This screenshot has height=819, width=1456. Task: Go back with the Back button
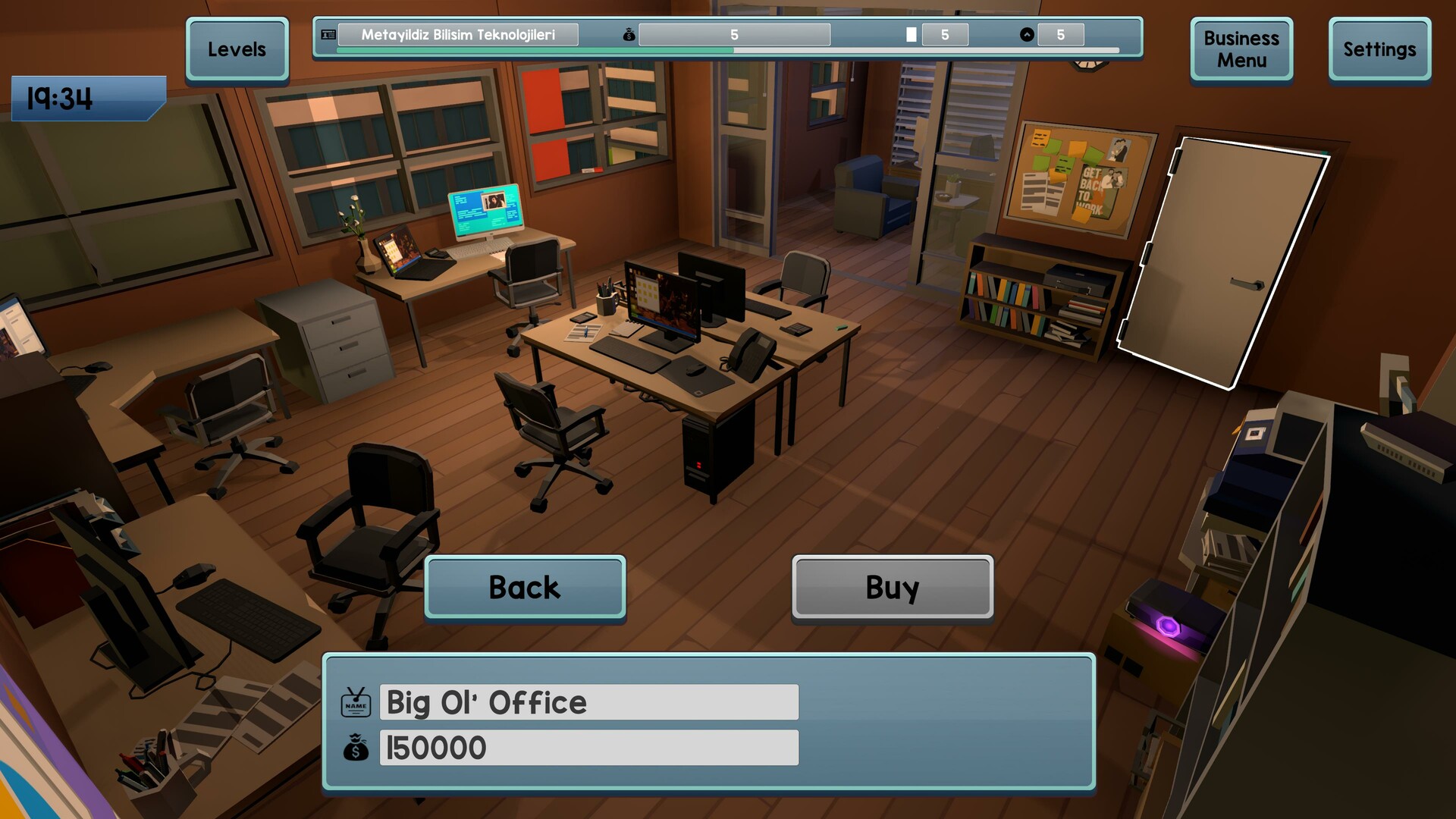pyautogui.click(x=525, y=587)
